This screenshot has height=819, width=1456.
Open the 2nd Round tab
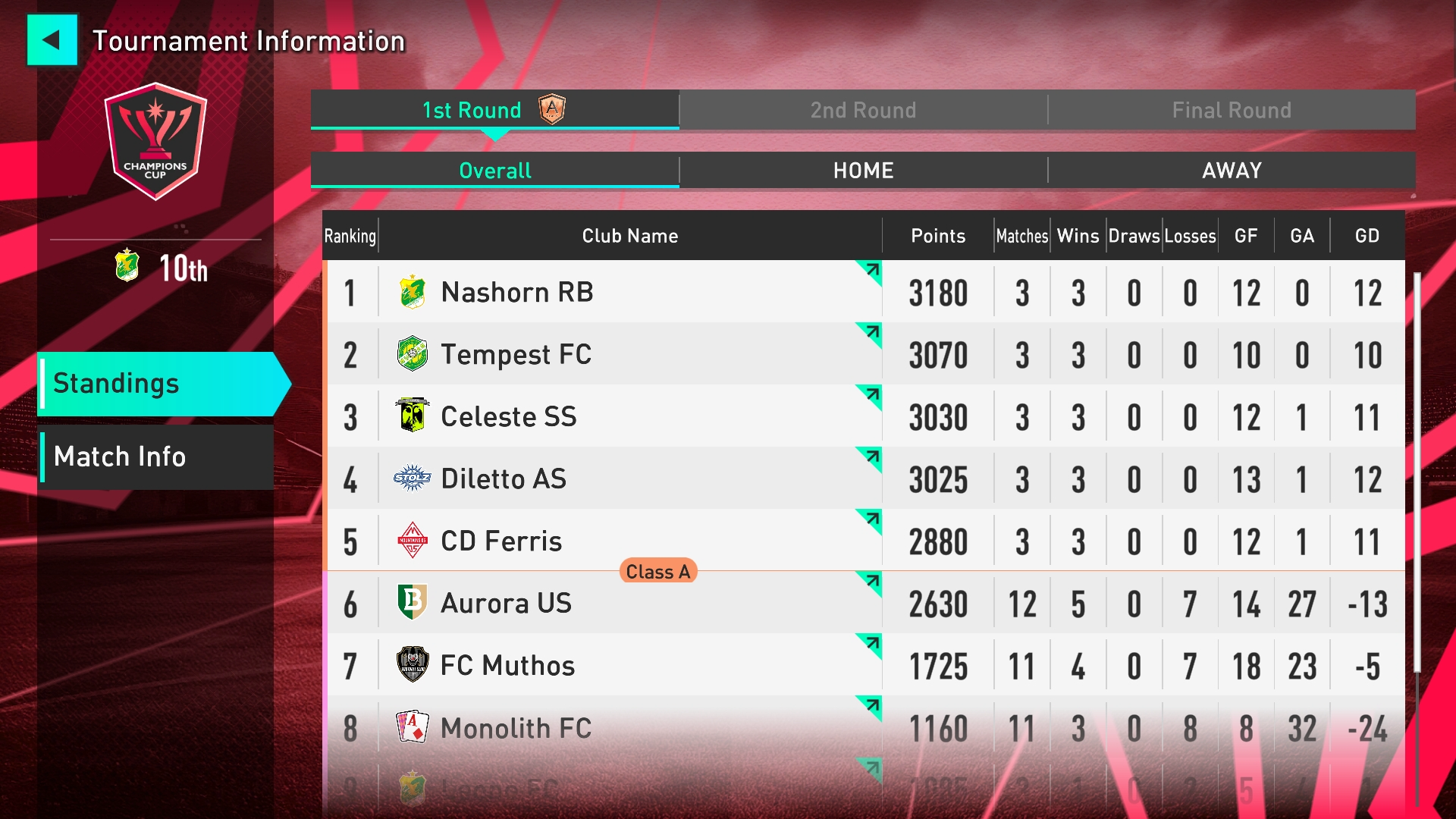click(x=862, y=109)
